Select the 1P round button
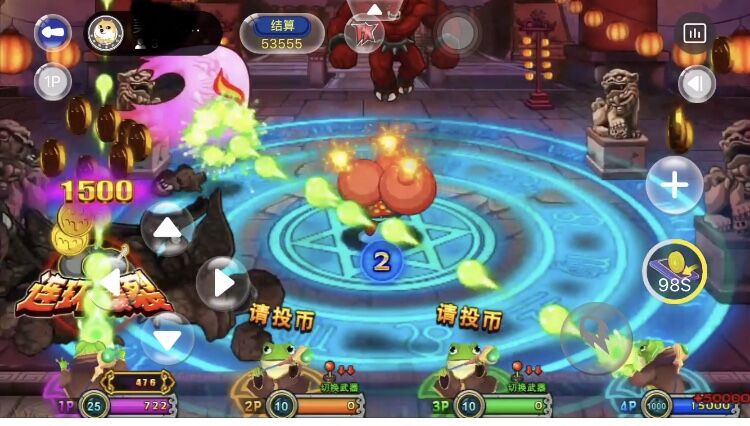 (x=52, y=81)
